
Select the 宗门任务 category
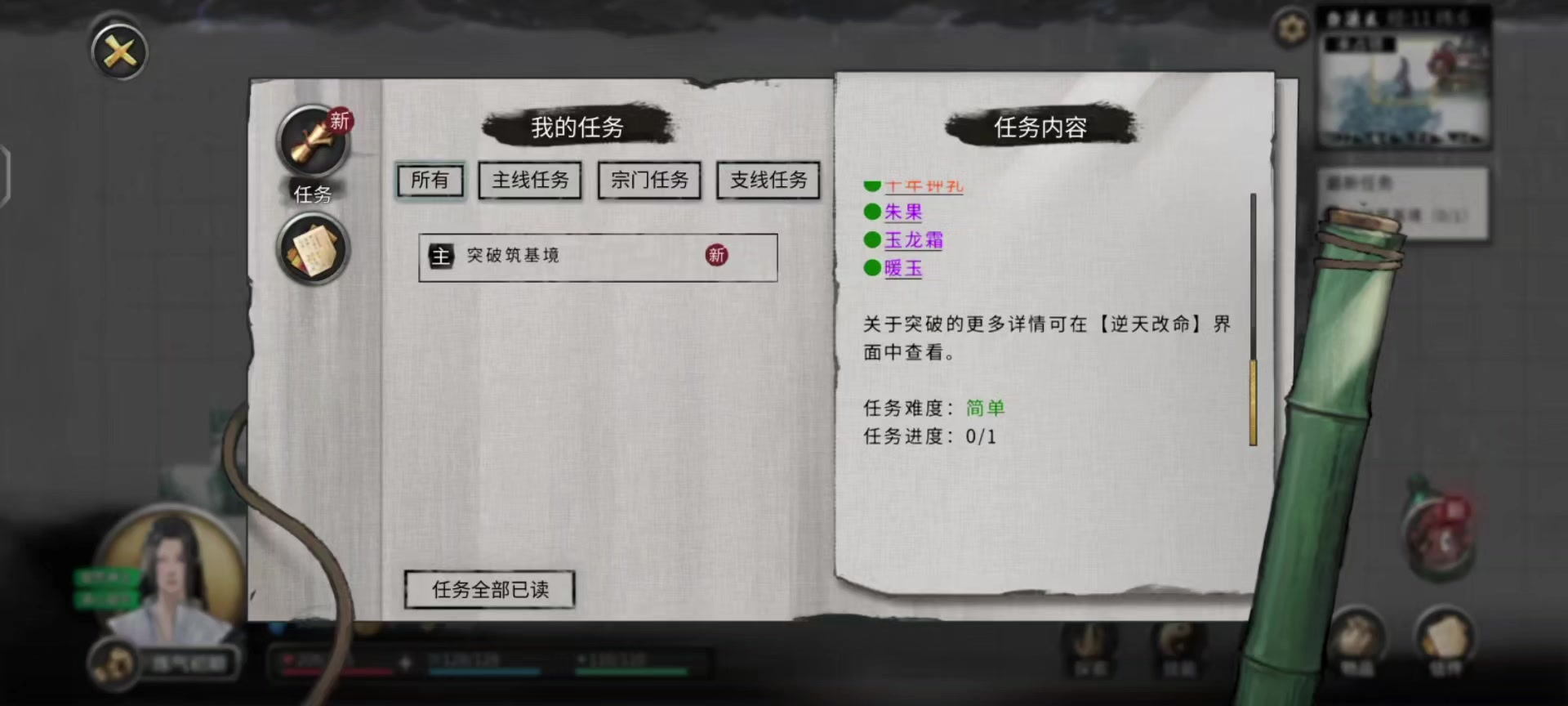point(649,180)
